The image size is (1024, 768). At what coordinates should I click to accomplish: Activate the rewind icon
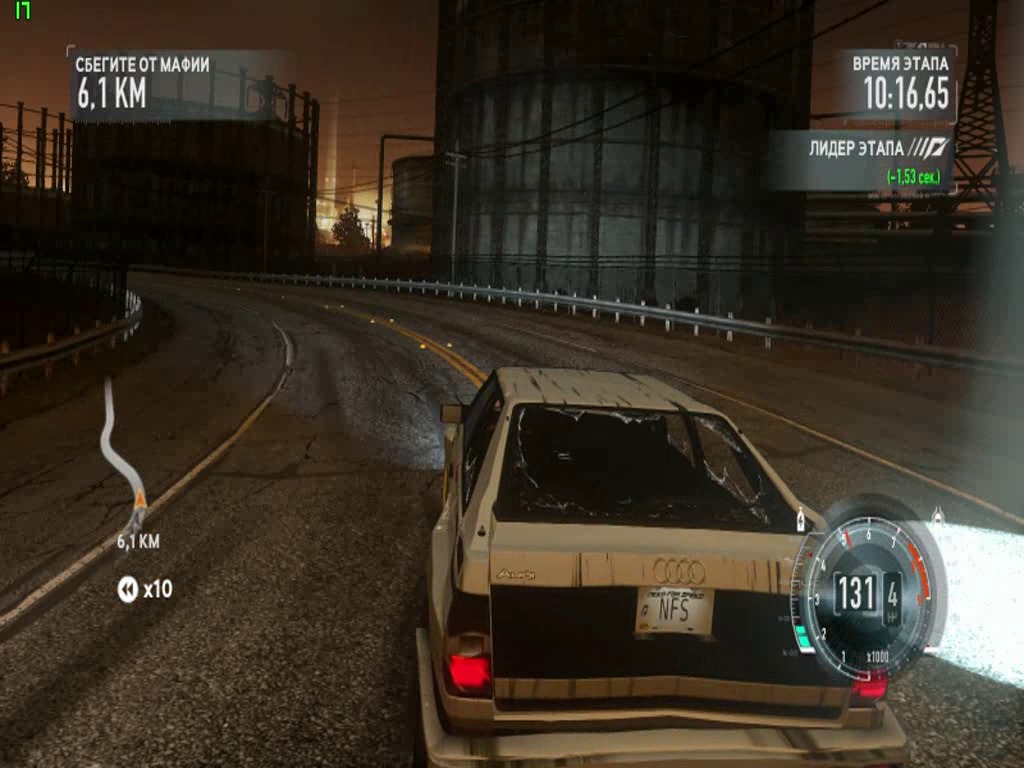coord(128,590)
